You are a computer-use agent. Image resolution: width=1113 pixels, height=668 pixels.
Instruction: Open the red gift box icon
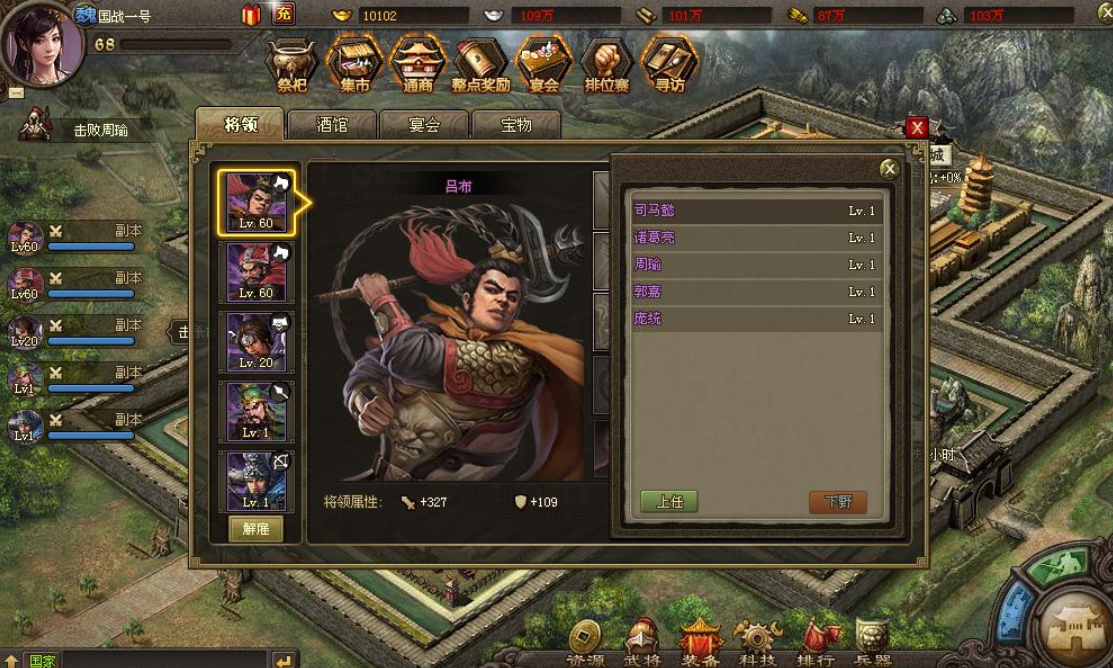[x=251, y=14]
